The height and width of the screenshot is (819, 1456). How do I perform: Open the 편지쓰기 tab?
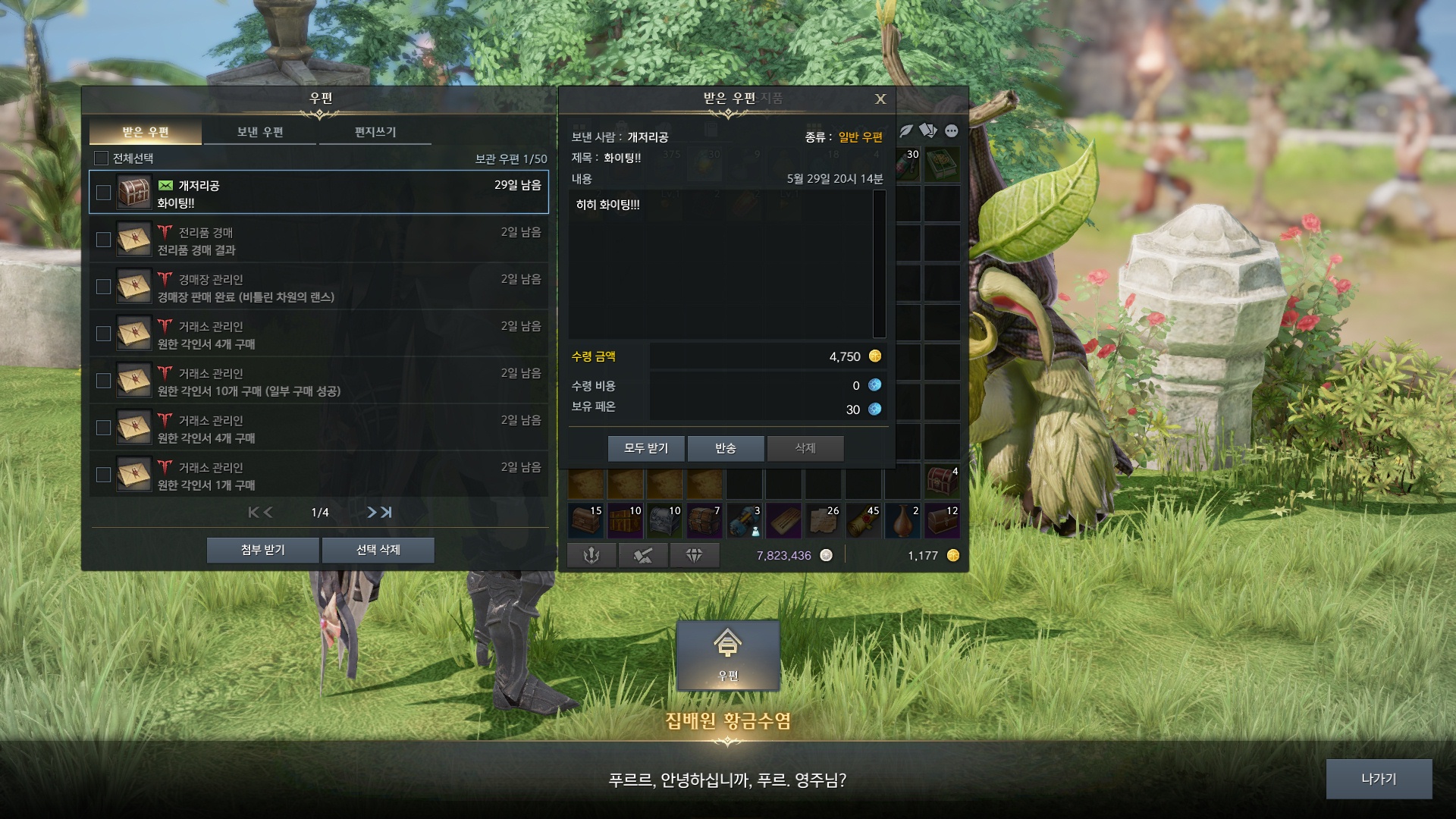(375, 132)
